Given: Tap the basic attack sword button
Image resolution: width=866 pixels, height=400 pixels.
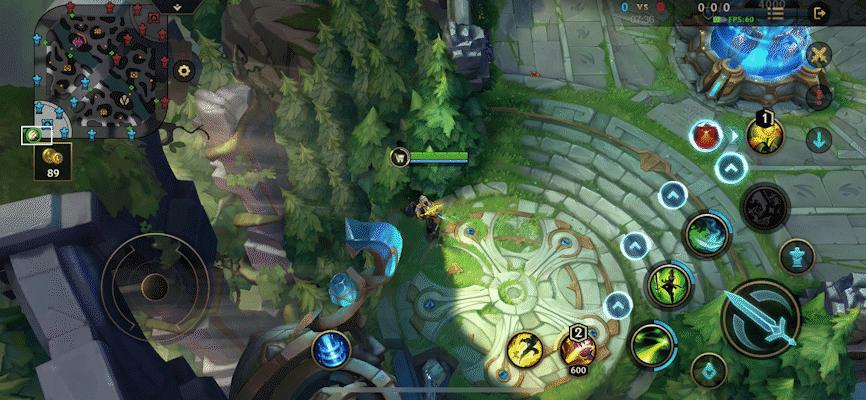Looking at the screenshot, I should pos(760,318).
